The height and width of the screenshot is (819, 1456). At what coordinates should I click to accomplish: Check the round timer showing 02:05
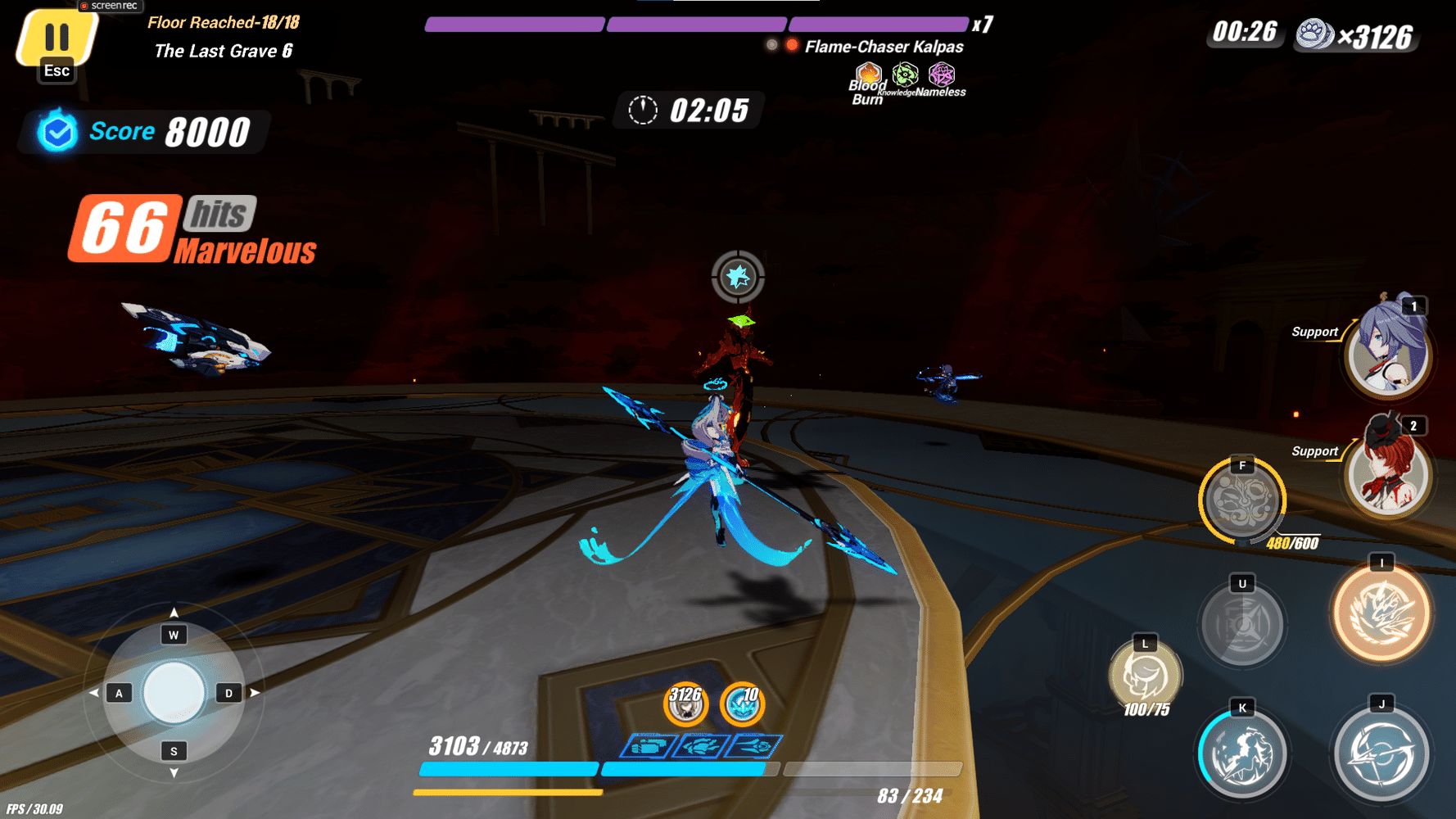click(x=686, y=110)
